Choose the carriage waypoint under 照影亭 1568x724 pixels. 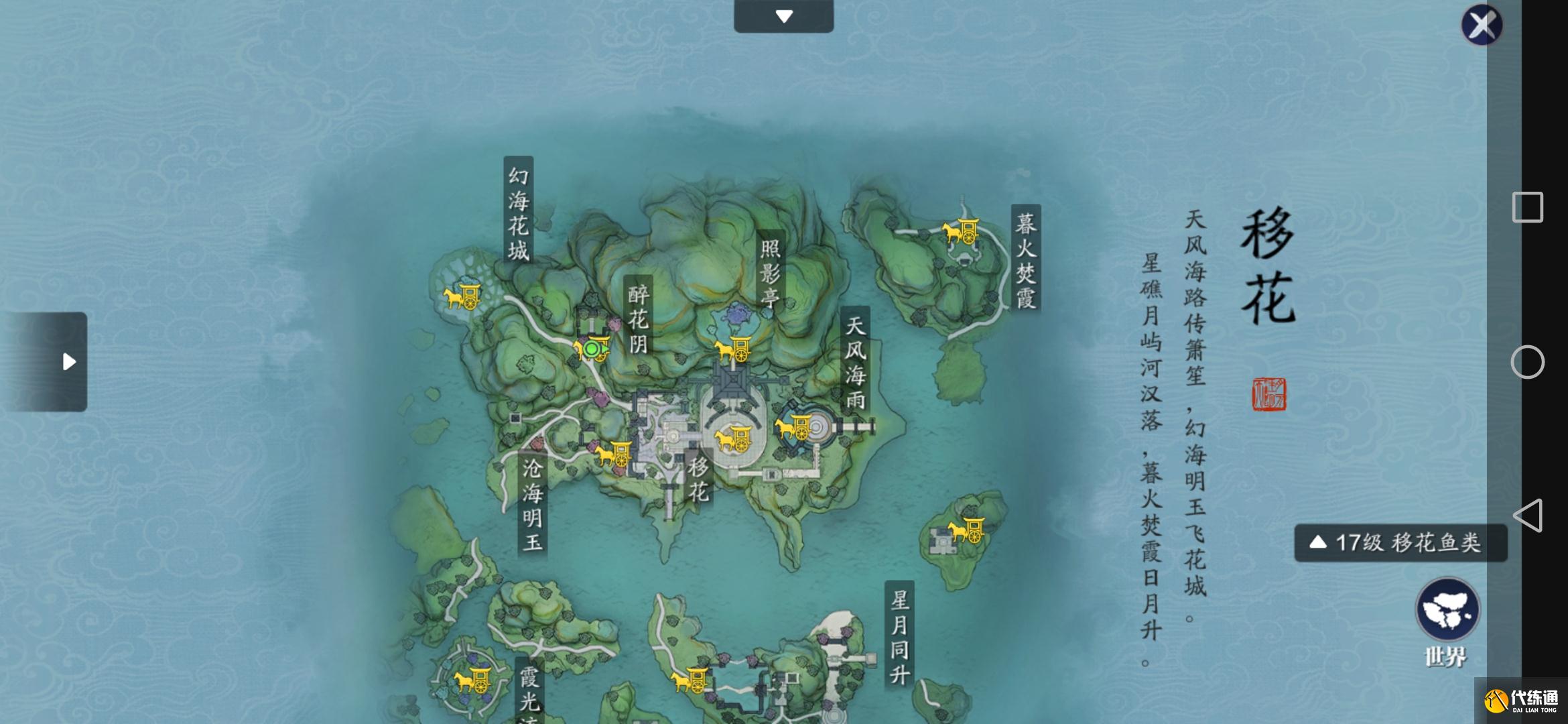pyautogui.click(x=732, y=349)
